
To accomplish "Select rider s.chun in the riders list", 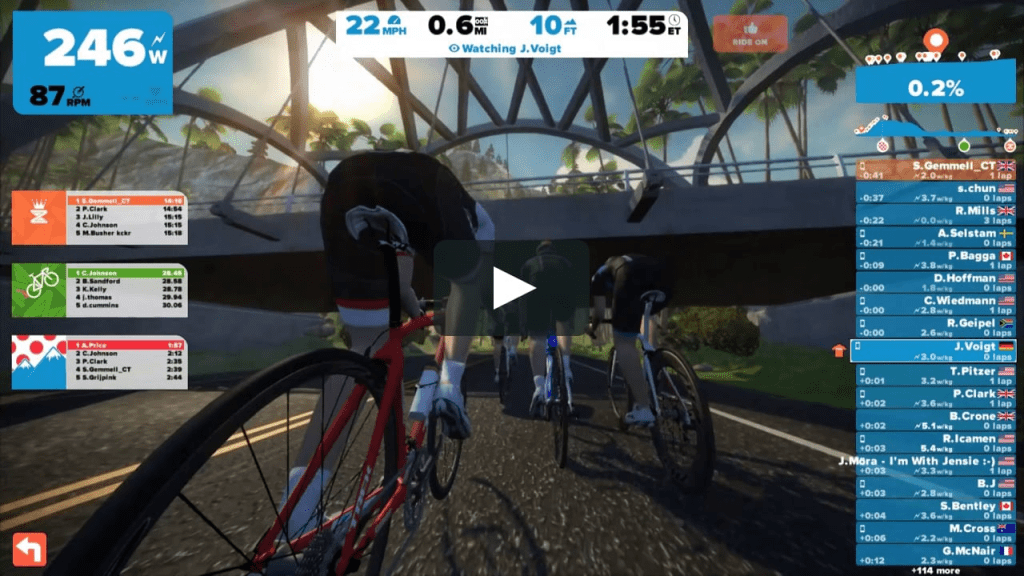I will tap(936, 192).
